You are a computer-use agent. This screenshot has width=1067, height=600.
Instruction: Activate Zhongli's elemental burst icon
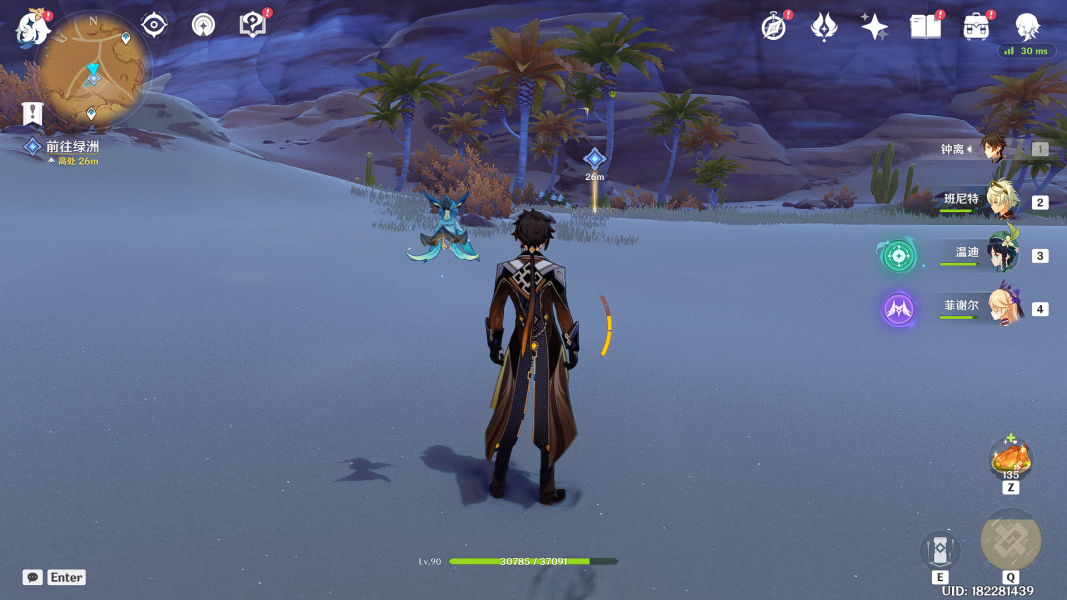tap(1011, 540)
